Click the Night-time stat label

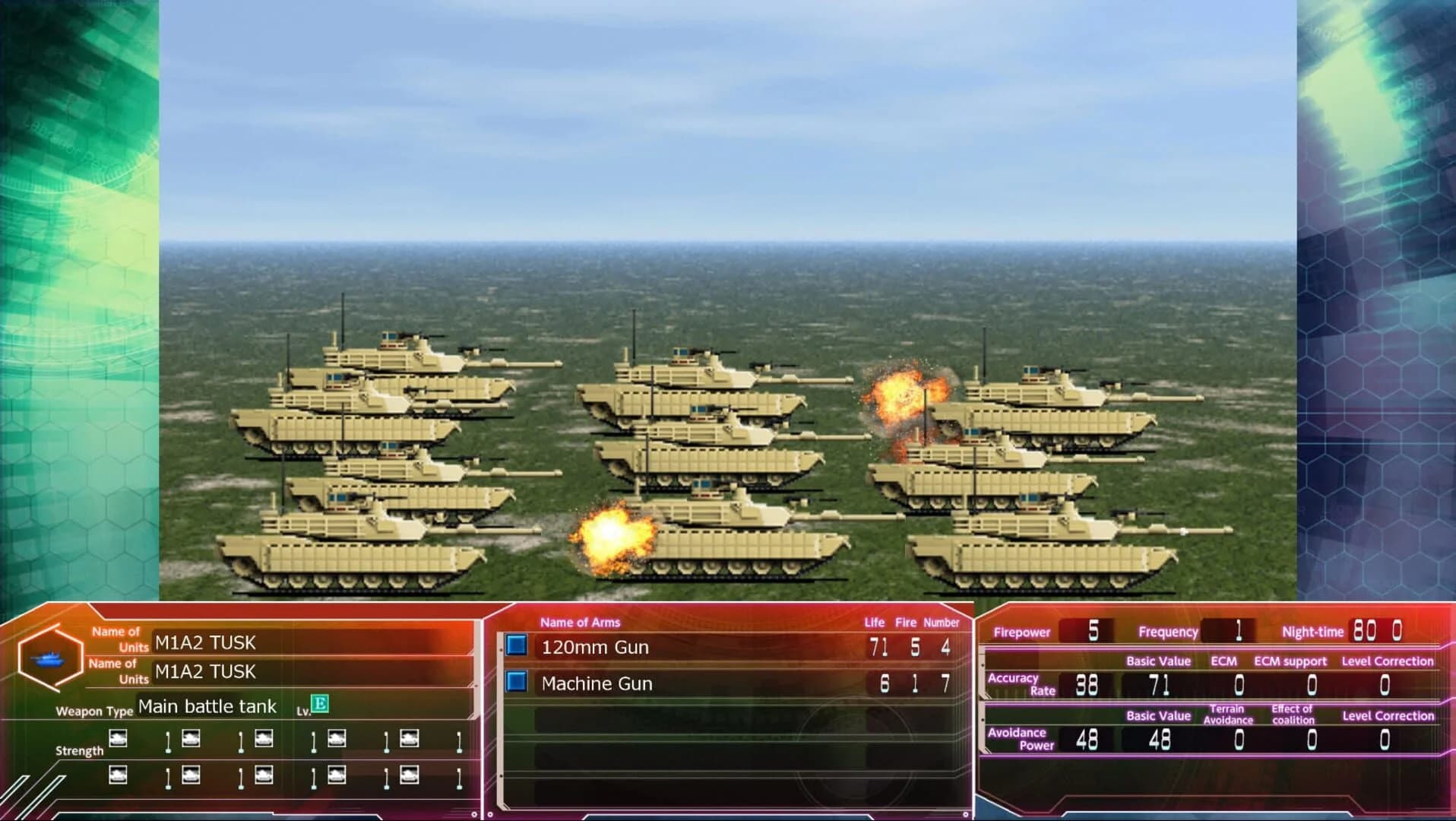point(1315,632)
